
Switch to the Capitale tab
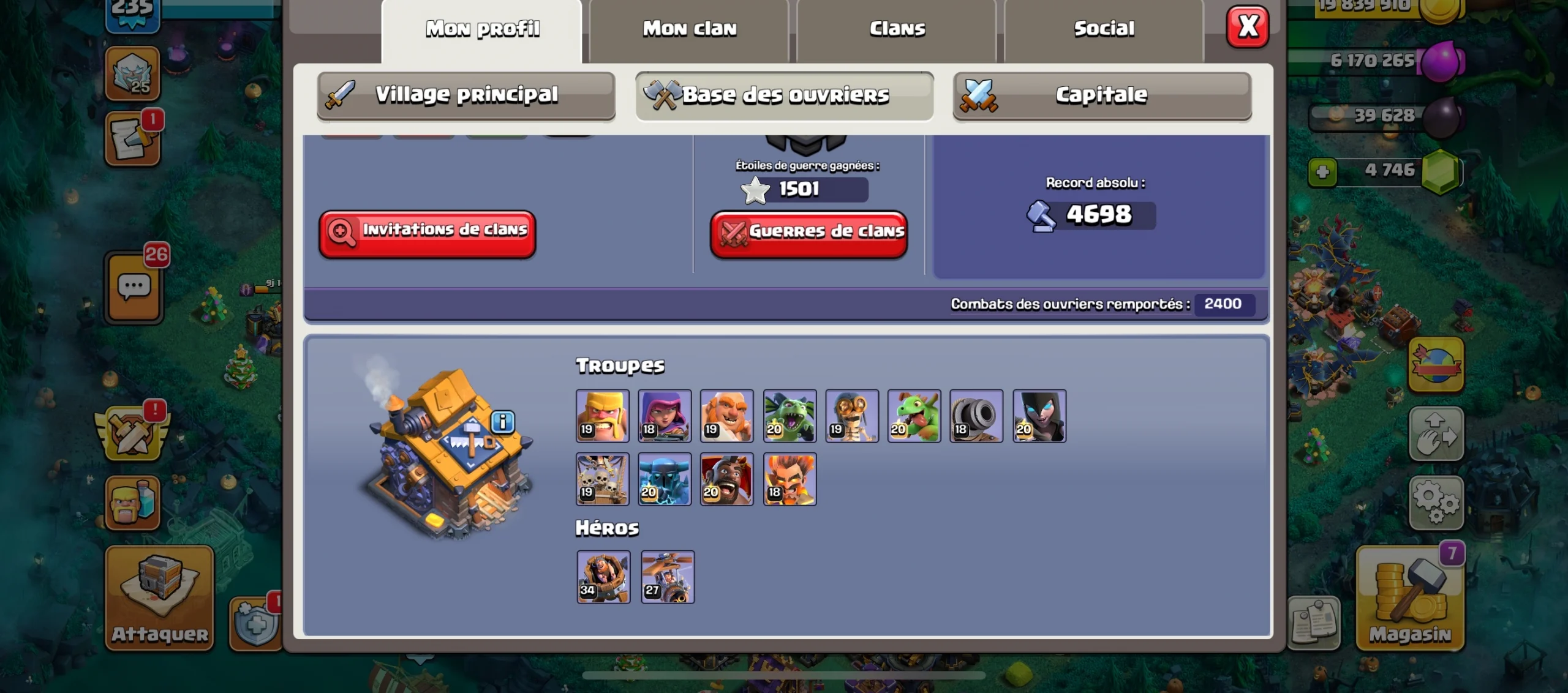pos(1101,95)
